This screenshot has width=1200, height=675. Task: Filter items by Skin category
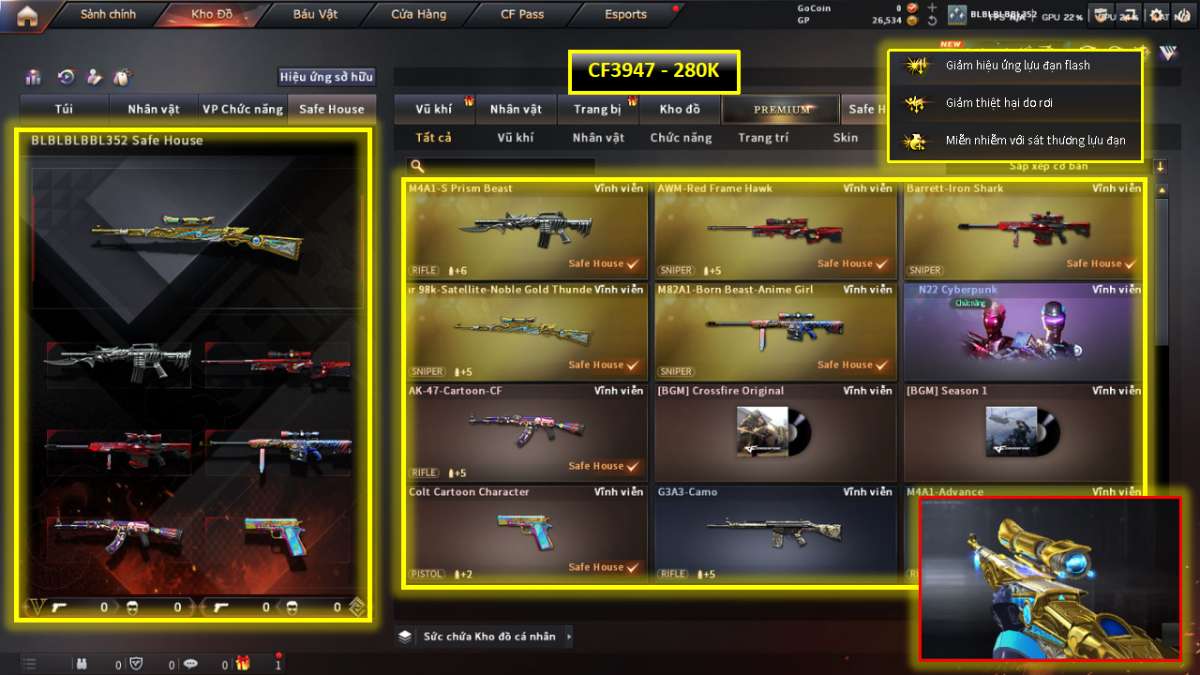point(845,138)
